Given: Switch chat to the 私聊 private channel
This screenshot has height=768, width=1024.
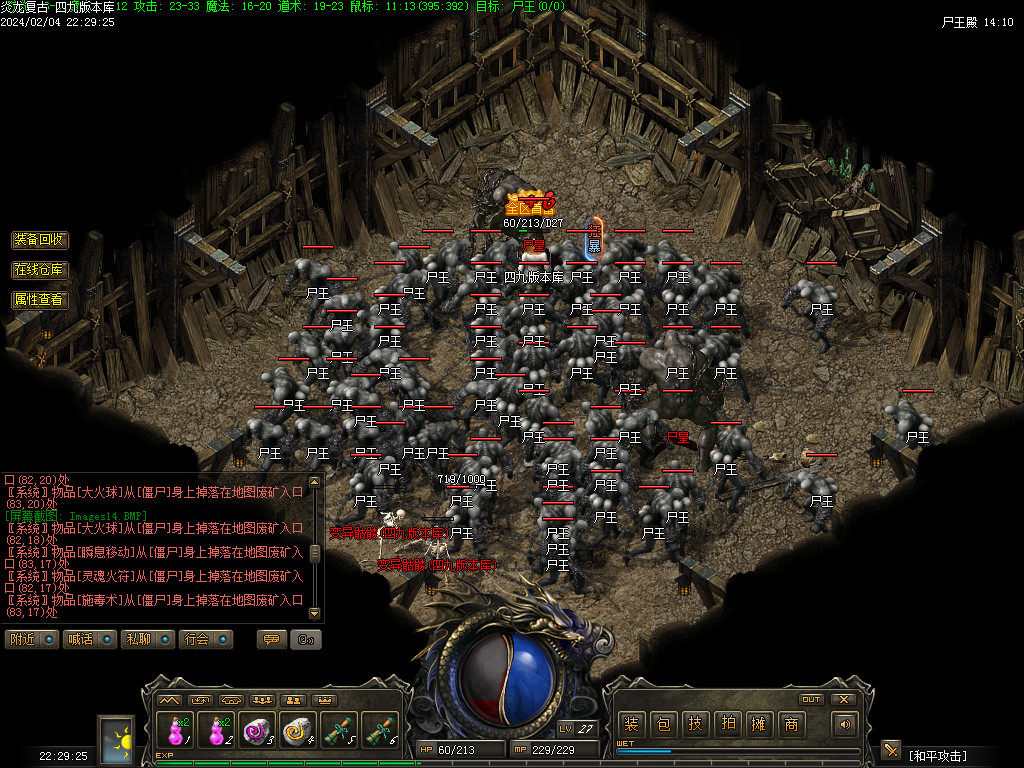Looking at the screenshot, I should pyautogui.click(x=147, y=639).
